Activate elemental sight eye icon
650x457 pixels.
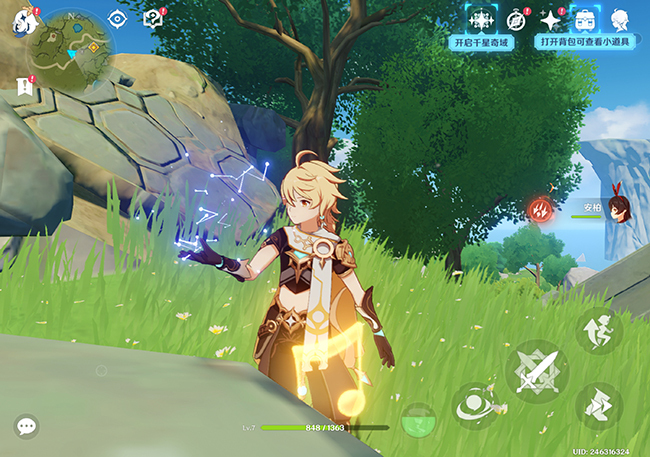[x=118, y=18]
